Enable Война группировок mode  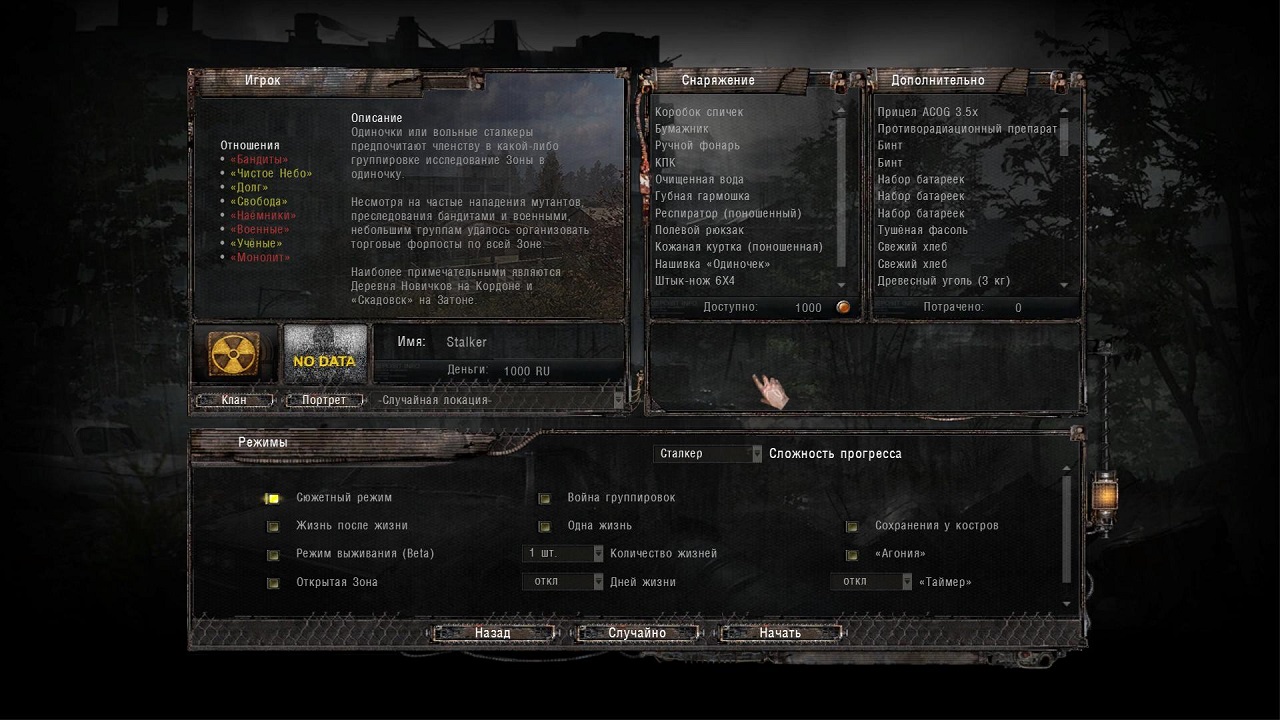point(545,498)
